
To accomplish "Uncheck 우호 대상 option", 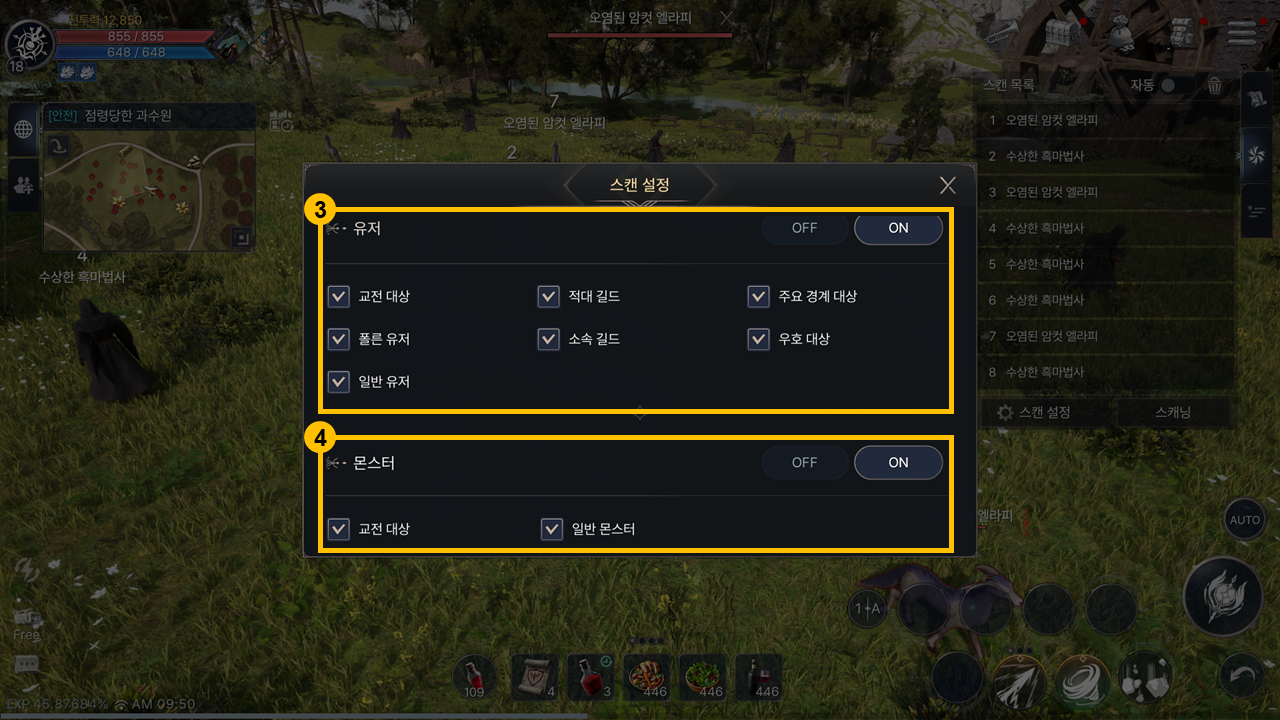I will tap(758, 339).
